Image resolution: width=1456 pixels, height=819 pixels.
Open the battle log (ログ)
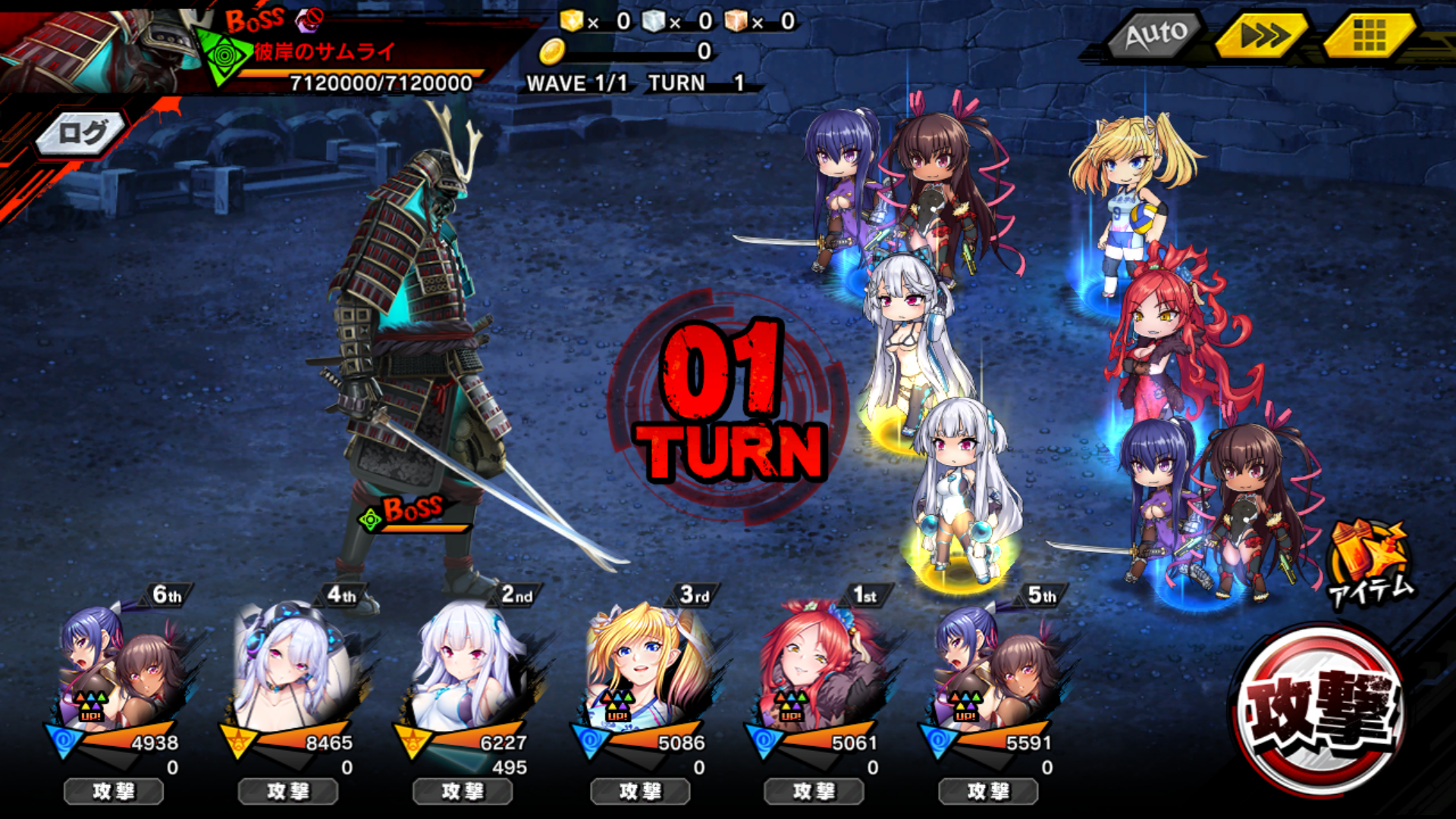82,134
